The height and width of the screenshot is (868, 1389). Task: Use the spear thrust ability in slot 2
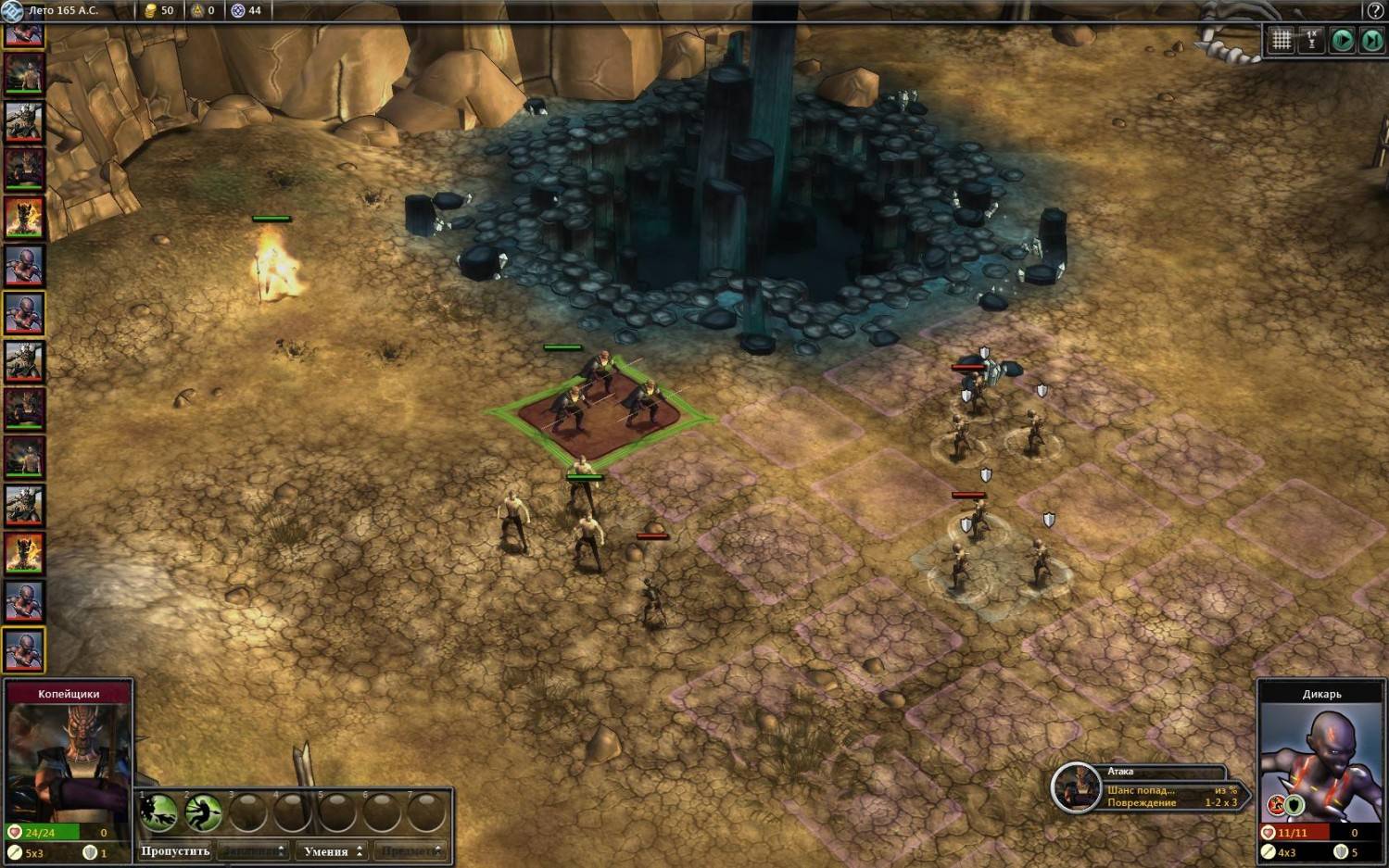pyautogui.click(x=202, y=812)
